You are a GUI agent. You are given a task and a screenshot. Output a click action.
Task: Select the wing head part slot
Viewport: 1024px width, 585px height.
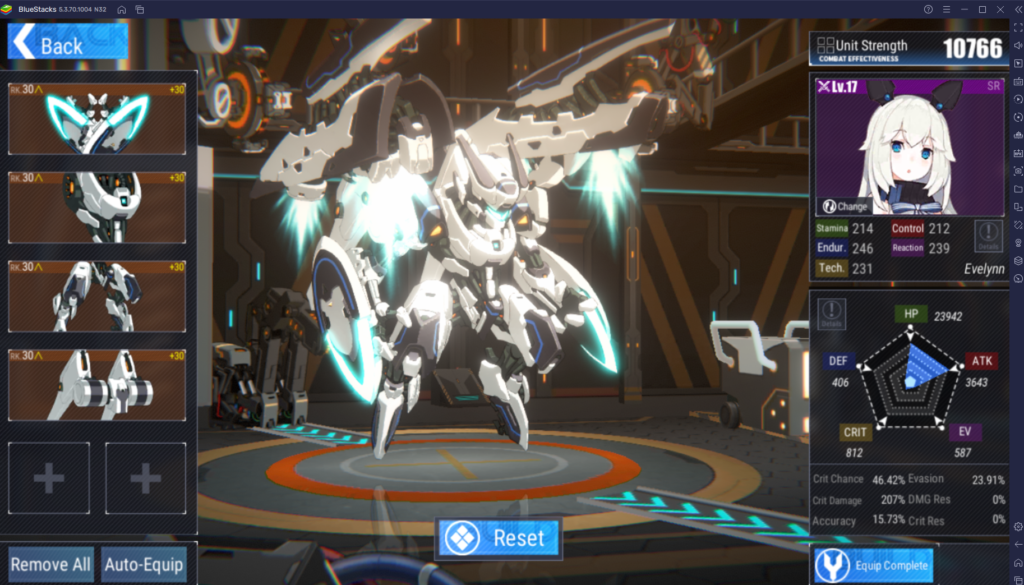click(97, 119)
